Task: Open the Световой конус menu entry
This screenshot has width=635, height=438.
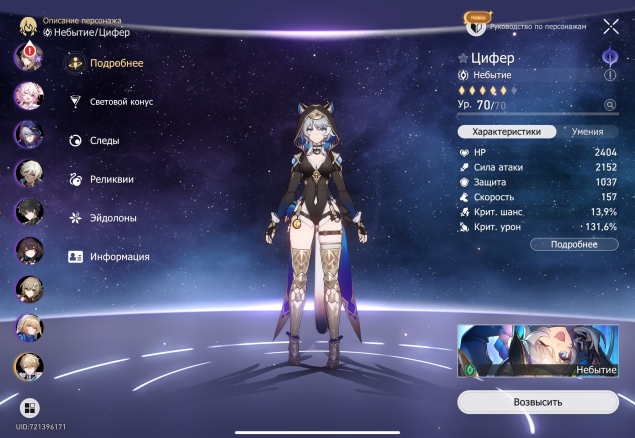Action: tap(121, 102)
